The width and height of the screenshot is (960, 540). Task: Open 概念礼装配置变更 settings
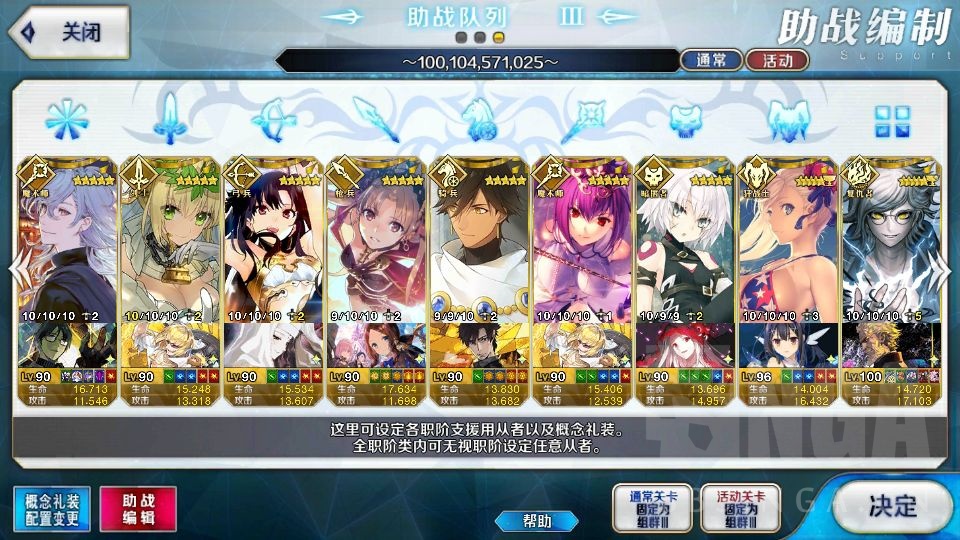point(52,509)
